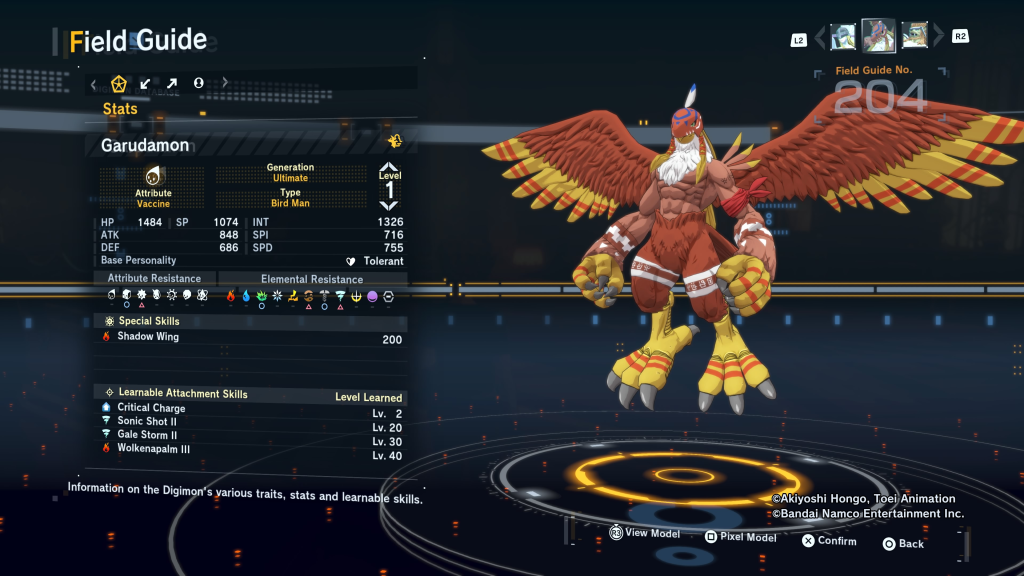This screenshot has width=1024, height=576.
Task: Select the Shadow Wing special skill
Action: coord(250,337)
